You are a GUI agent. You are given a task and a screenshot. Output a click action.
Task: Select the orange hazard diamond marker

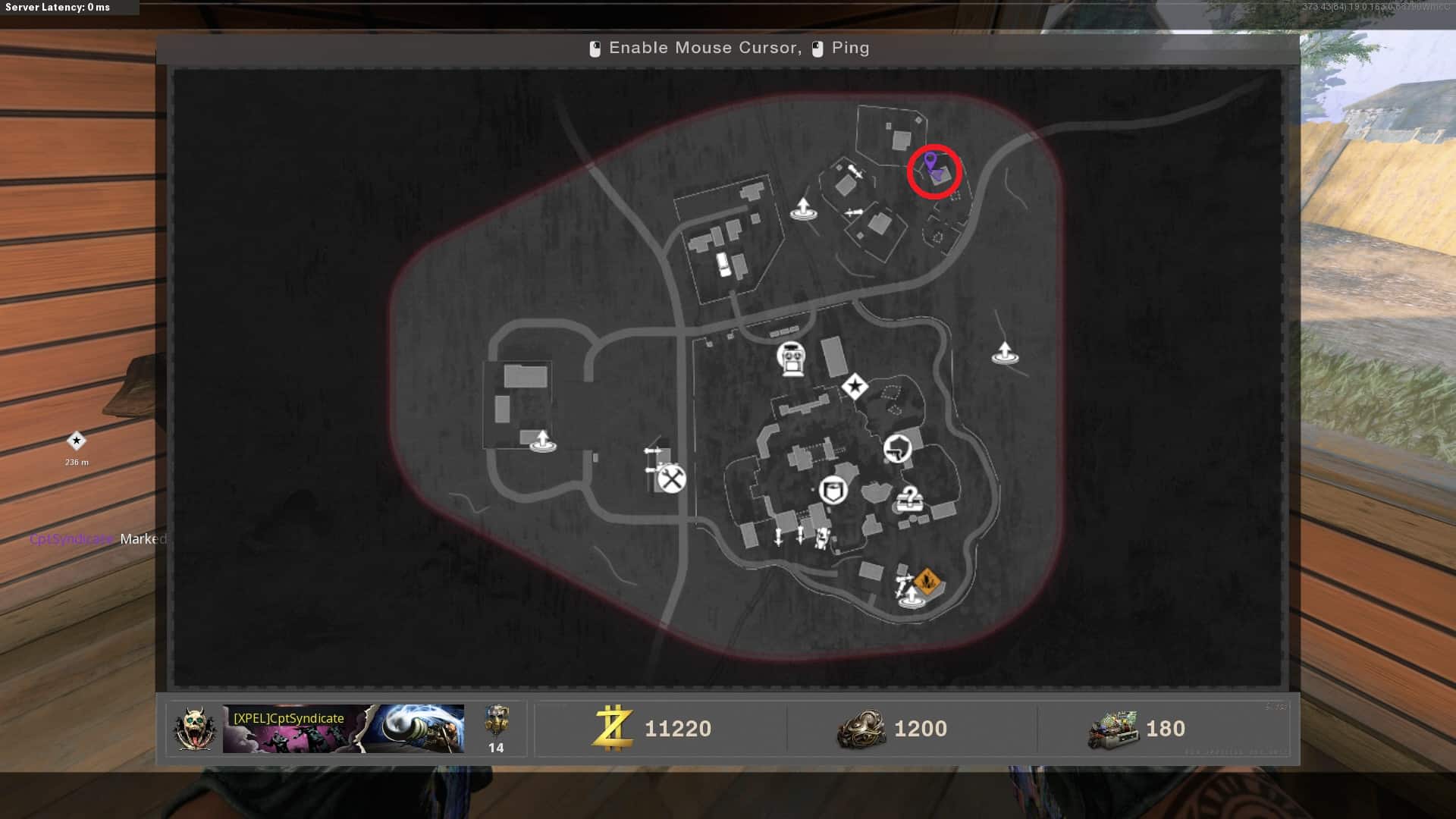click(x=927, y=582)
